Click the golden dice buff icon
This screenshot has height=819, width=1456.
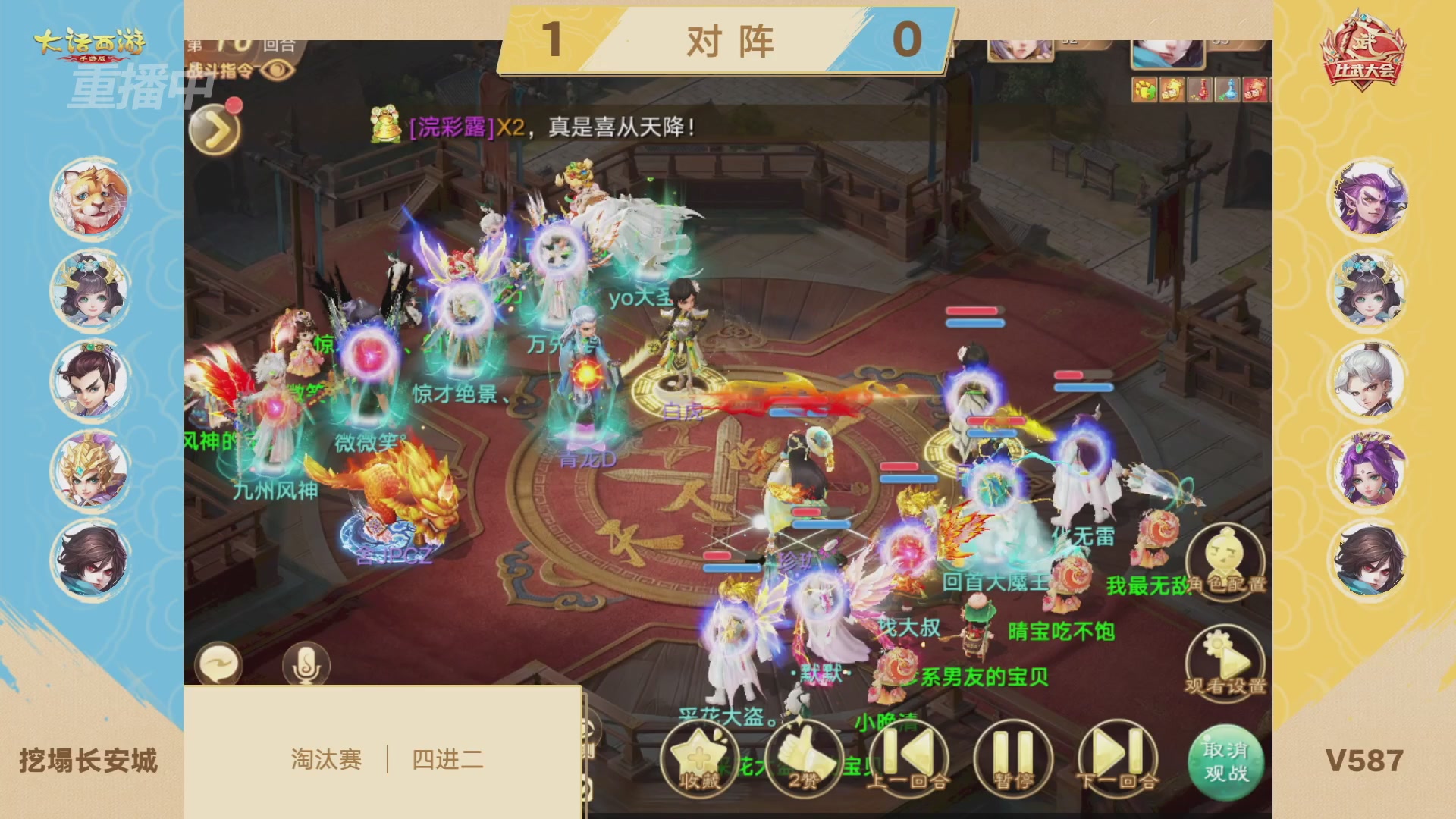pyautogui.click(x=1171, y=90)
